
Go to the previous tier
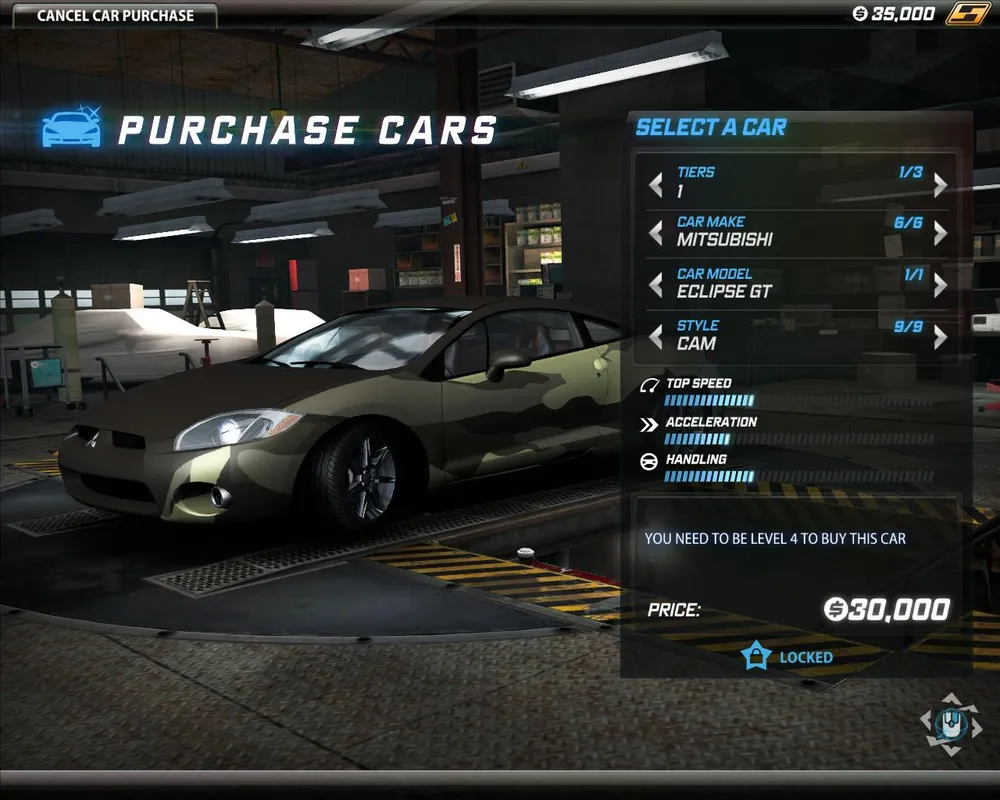pos(656,185)
